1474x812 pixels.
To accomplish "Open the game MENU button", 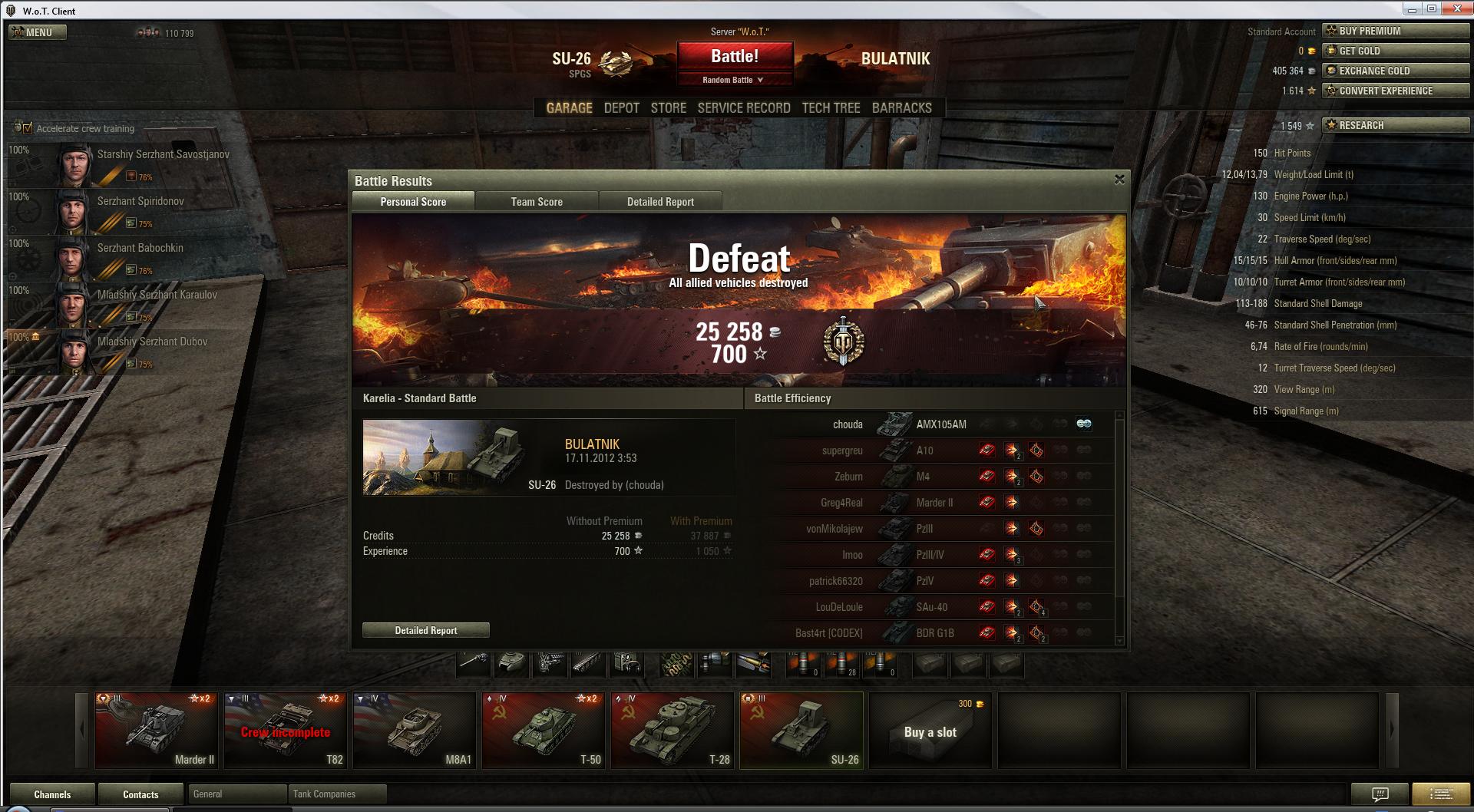I will [x=38, y=32].
